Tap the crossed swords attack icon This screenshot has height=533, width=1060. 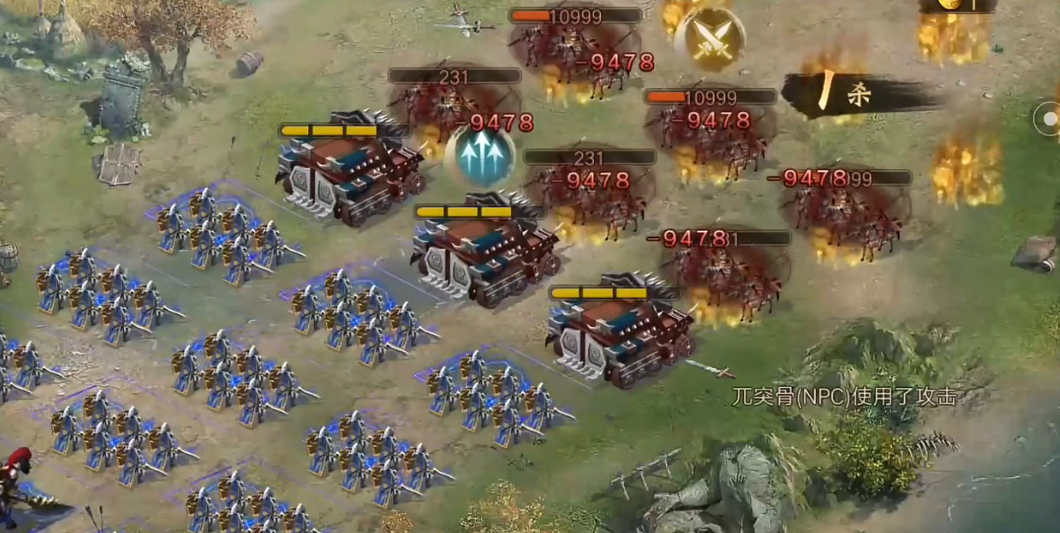tap(709, 39)
